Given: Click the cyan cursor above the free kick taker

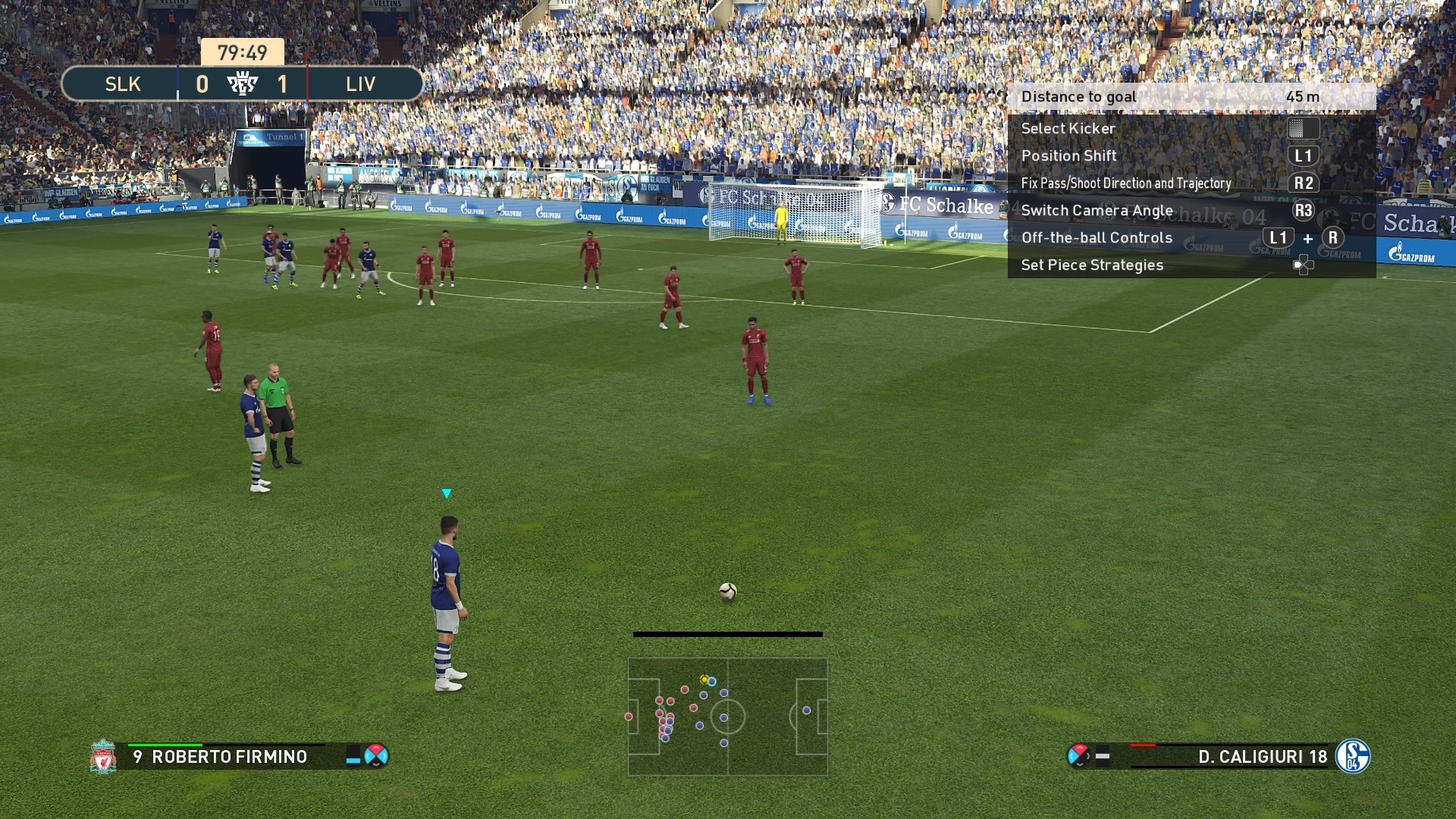Looking at the screenshot, I should 446,492.
